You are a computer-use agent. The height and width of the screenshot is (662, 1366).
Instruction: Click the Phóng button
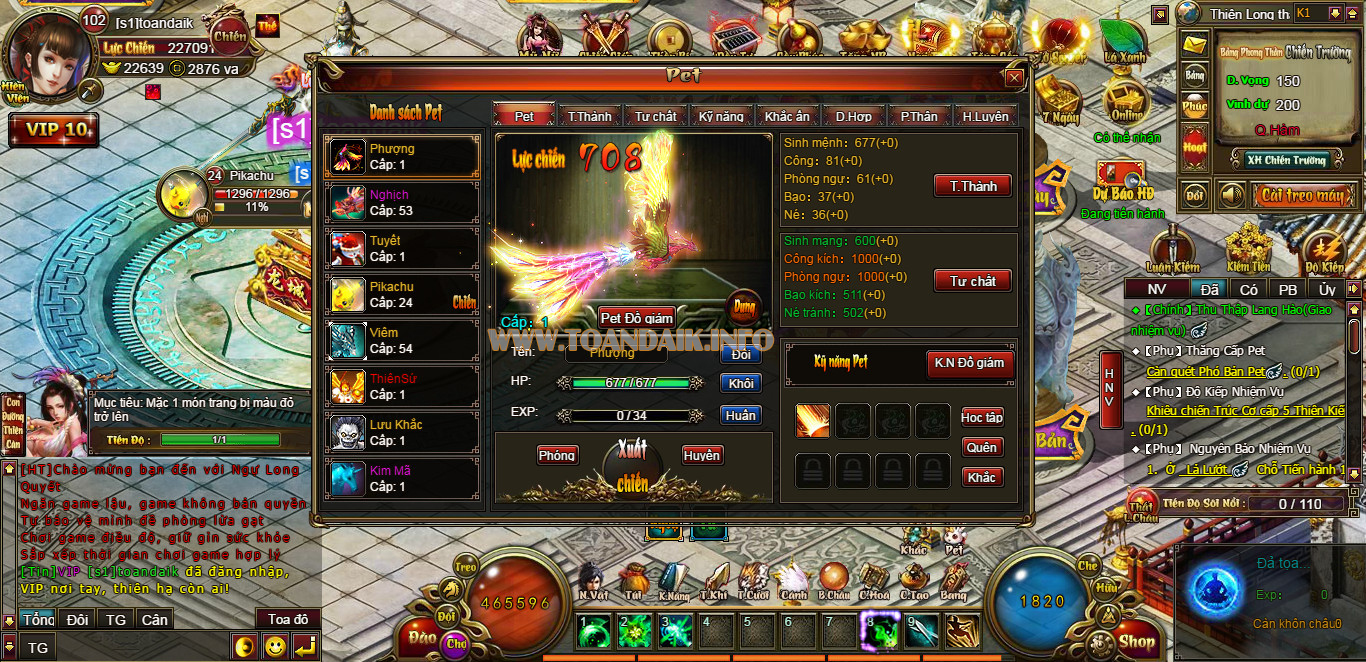pos(557,455)
